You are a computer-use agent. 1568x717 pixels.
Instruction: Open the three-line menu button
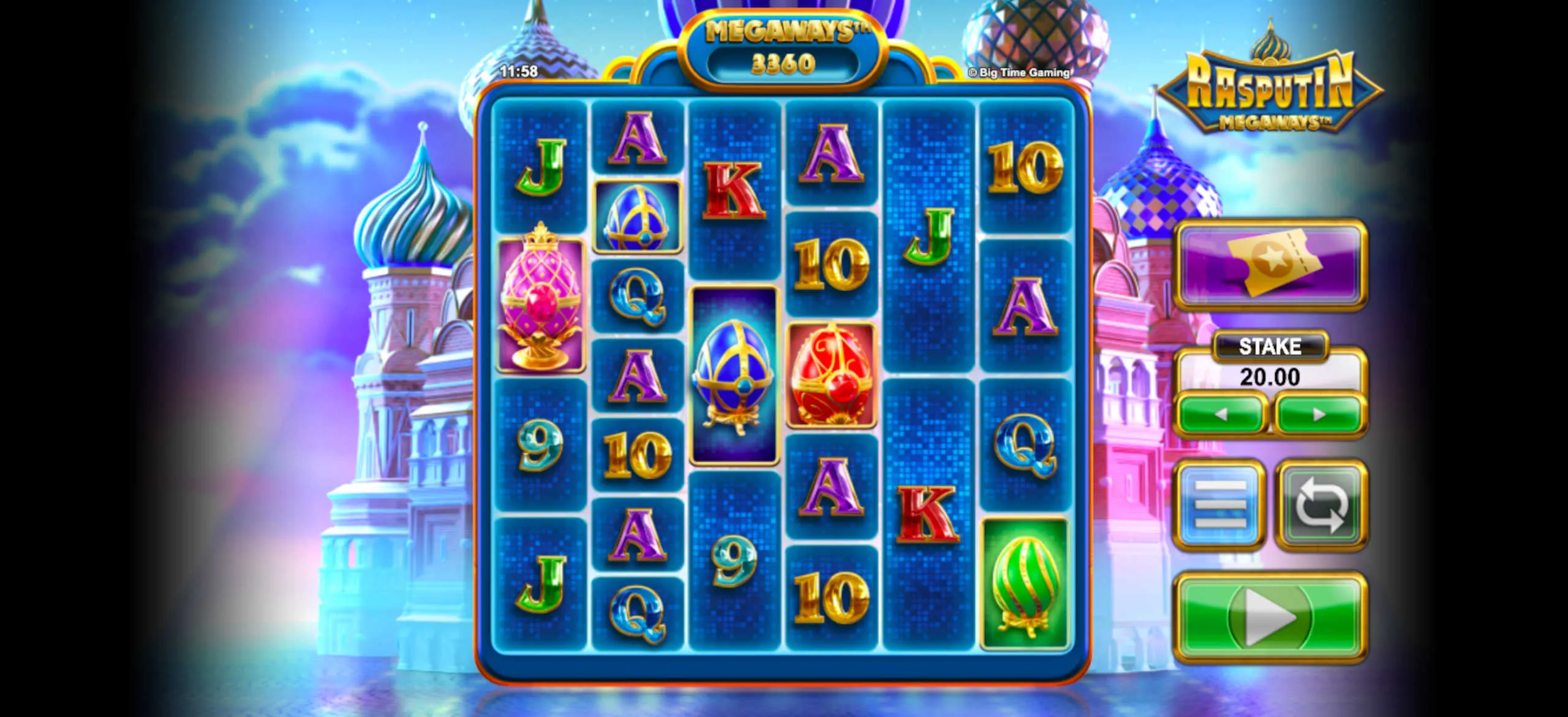click(1220, 505)
